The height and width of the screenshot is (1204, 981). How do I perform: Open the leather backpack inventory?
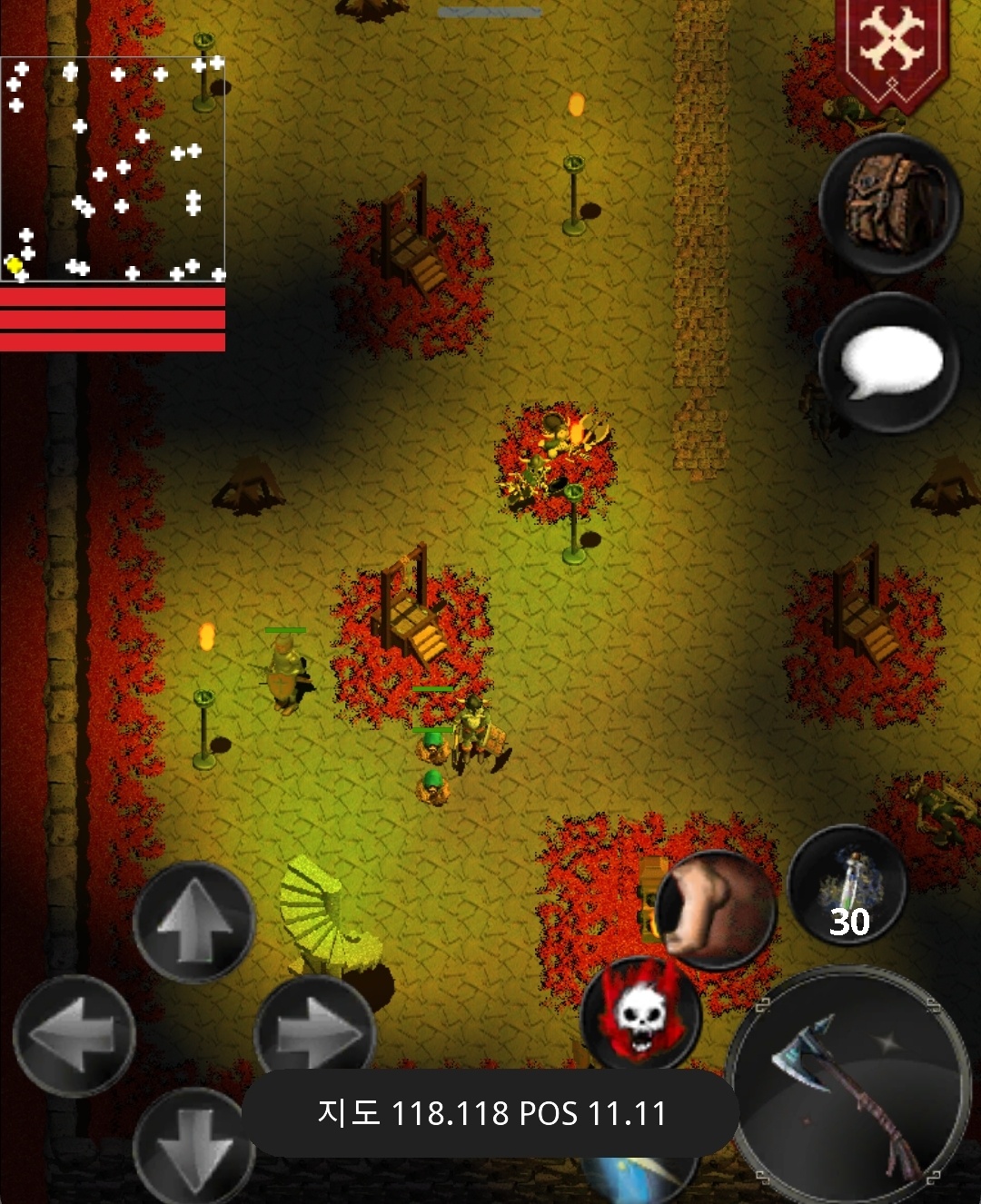click(x=890, y=204)
